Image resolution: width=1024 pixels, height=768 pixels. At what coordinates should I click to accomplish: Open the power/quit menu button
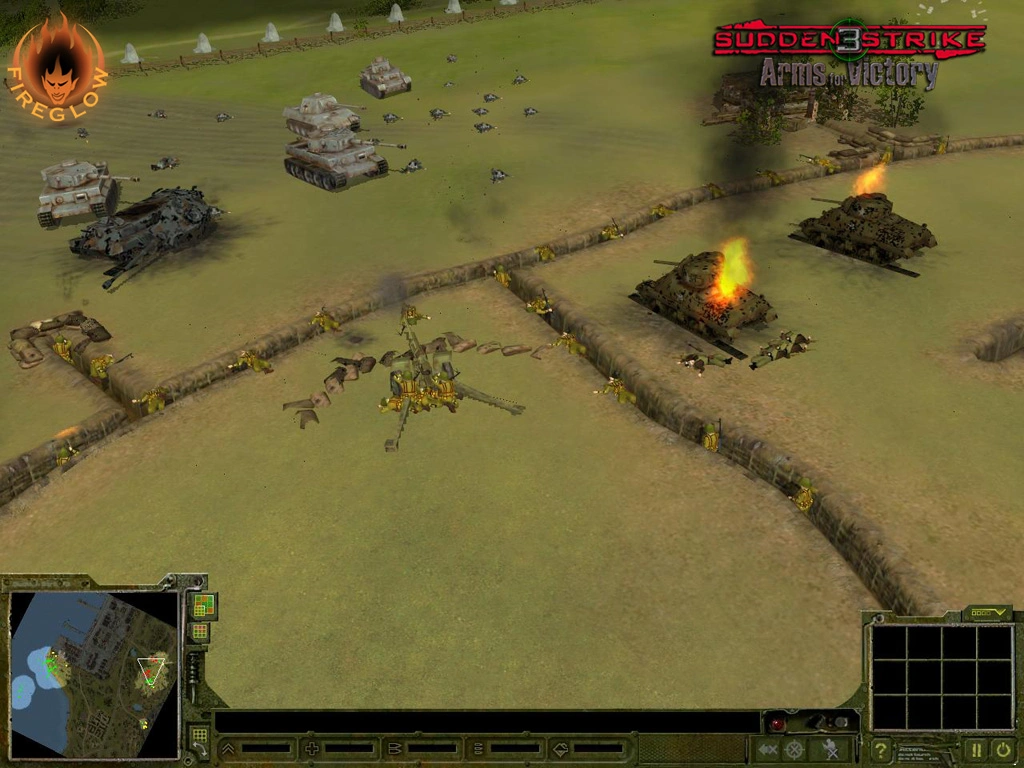[1001, 749]
